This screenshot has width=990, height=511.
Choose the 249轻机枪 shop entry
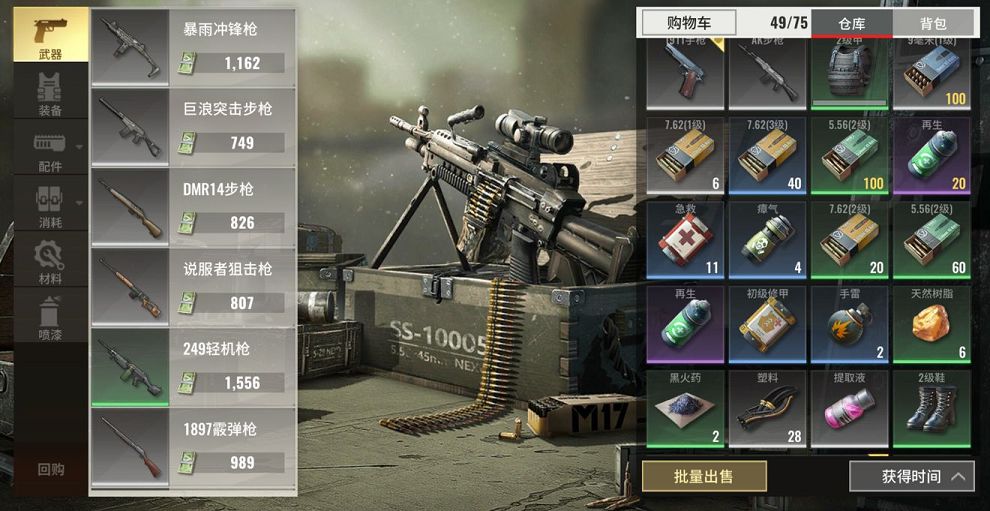(193, 366)
